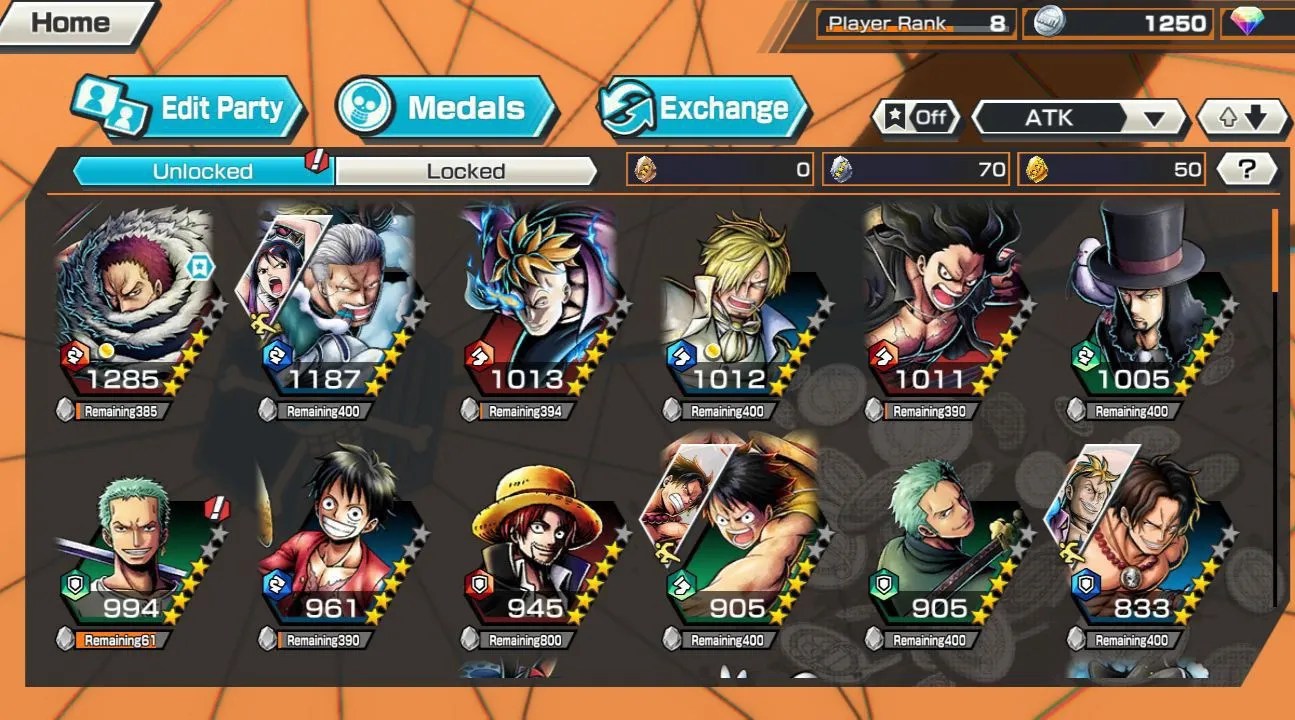Switch to the Unlocked characters tab
This screenshot has width=1295, height=720.
click(202, 171)
